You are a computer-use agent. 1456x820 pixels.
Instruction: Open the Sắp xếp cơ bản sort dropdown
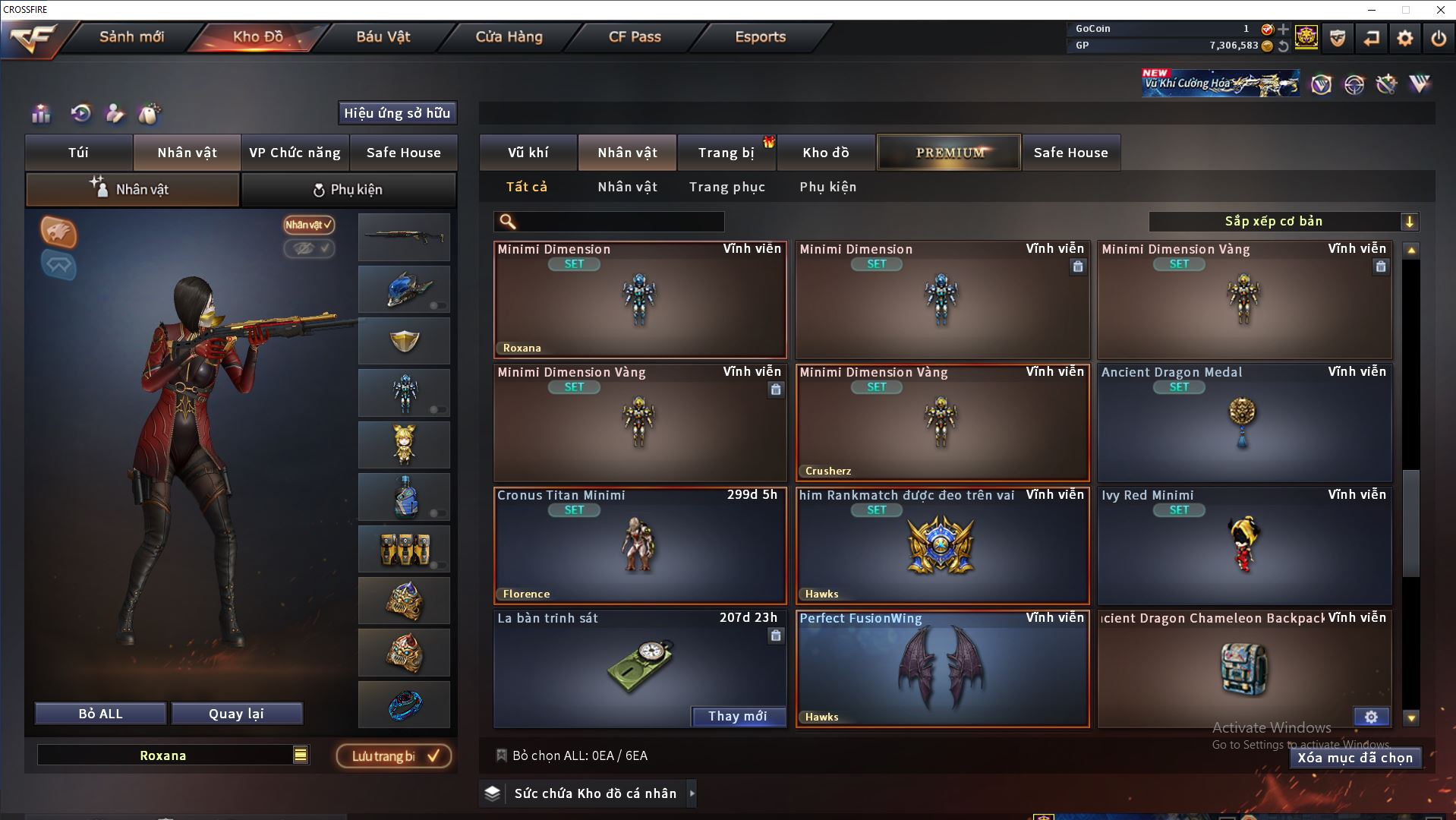1283,222
